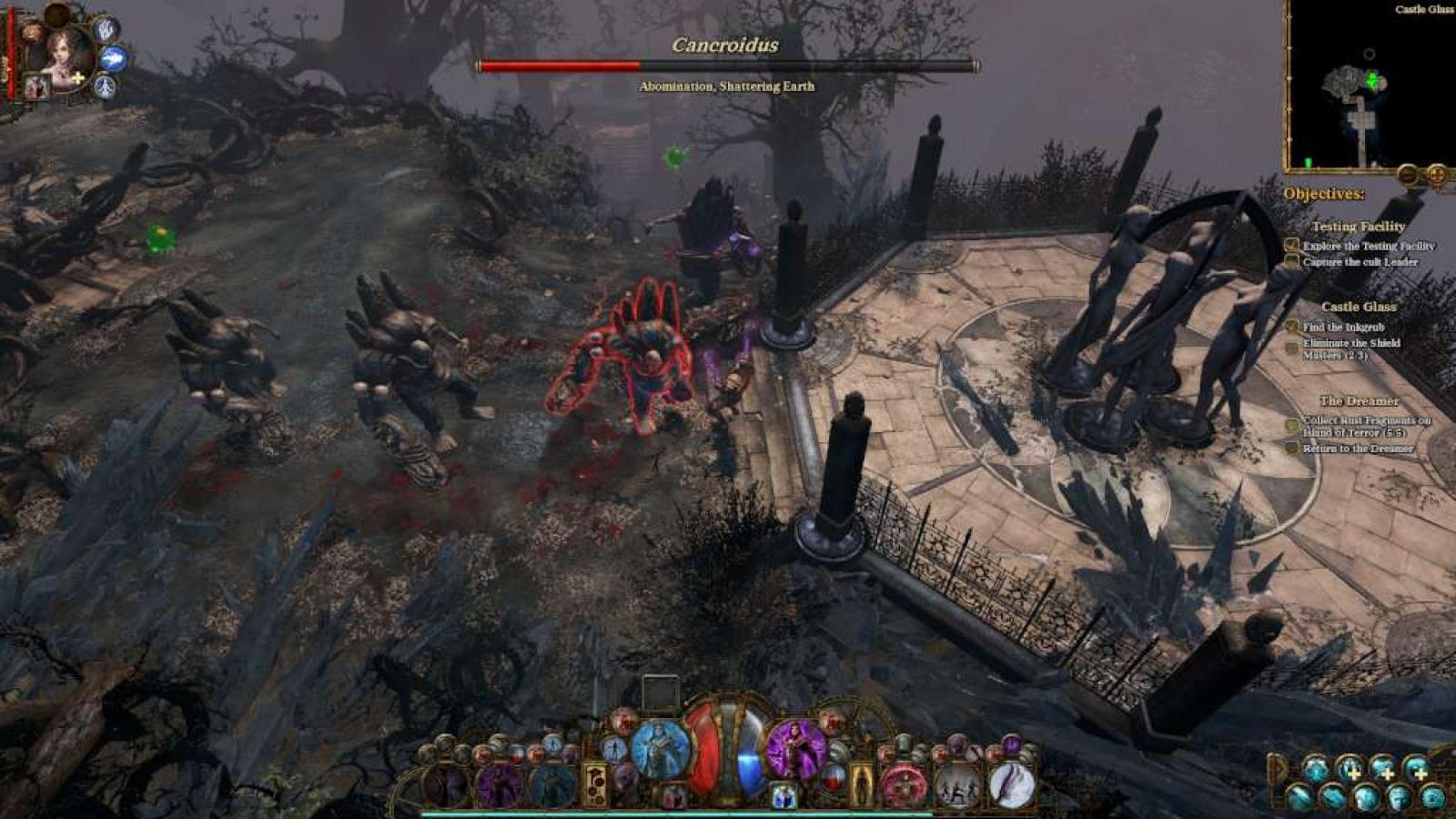Select the Return to the Dreamer objective

click(1357, 449)
